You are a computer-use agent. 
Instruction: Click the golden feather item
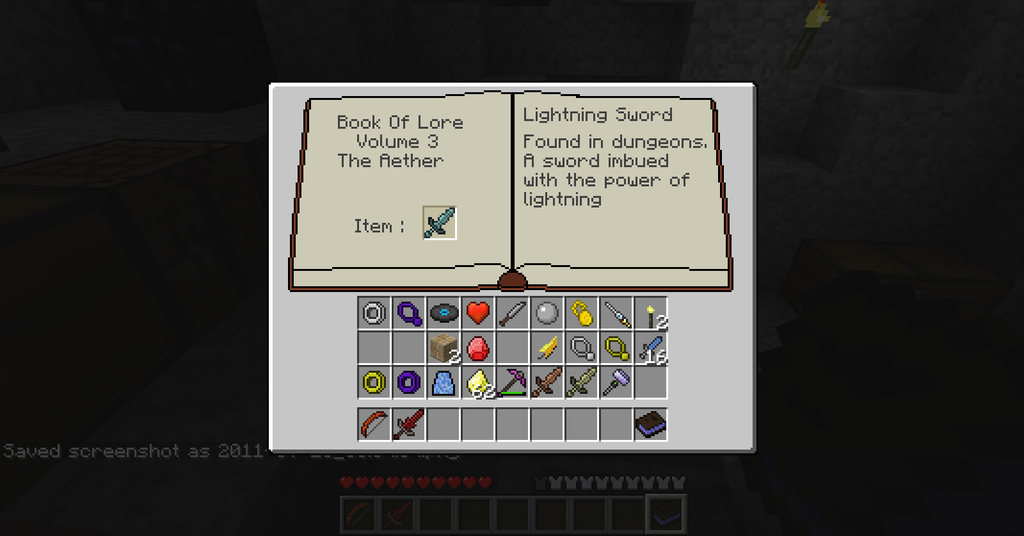pos(547,348)
